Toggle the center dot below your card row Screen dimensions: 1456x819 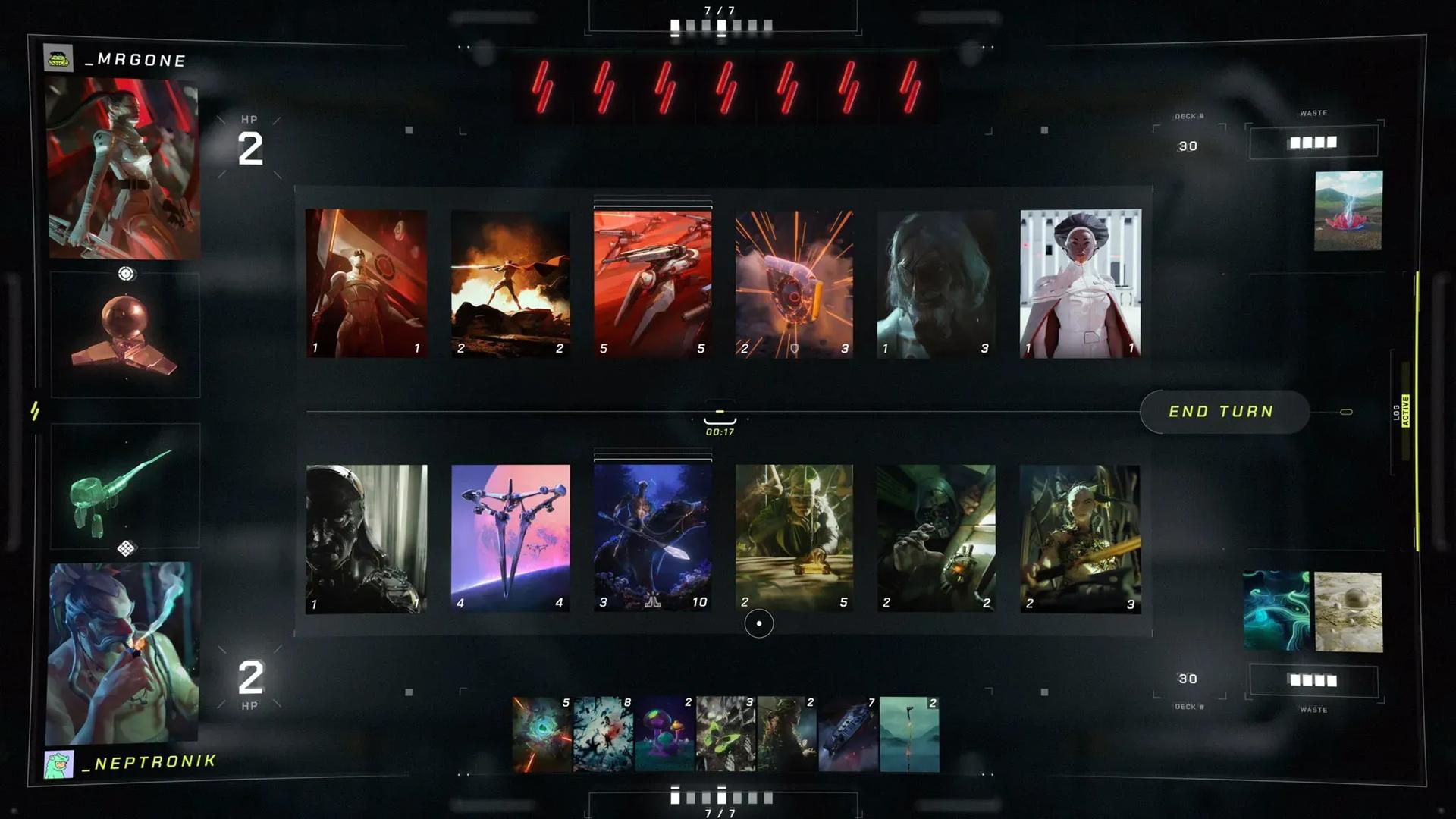tap(758, 623)
